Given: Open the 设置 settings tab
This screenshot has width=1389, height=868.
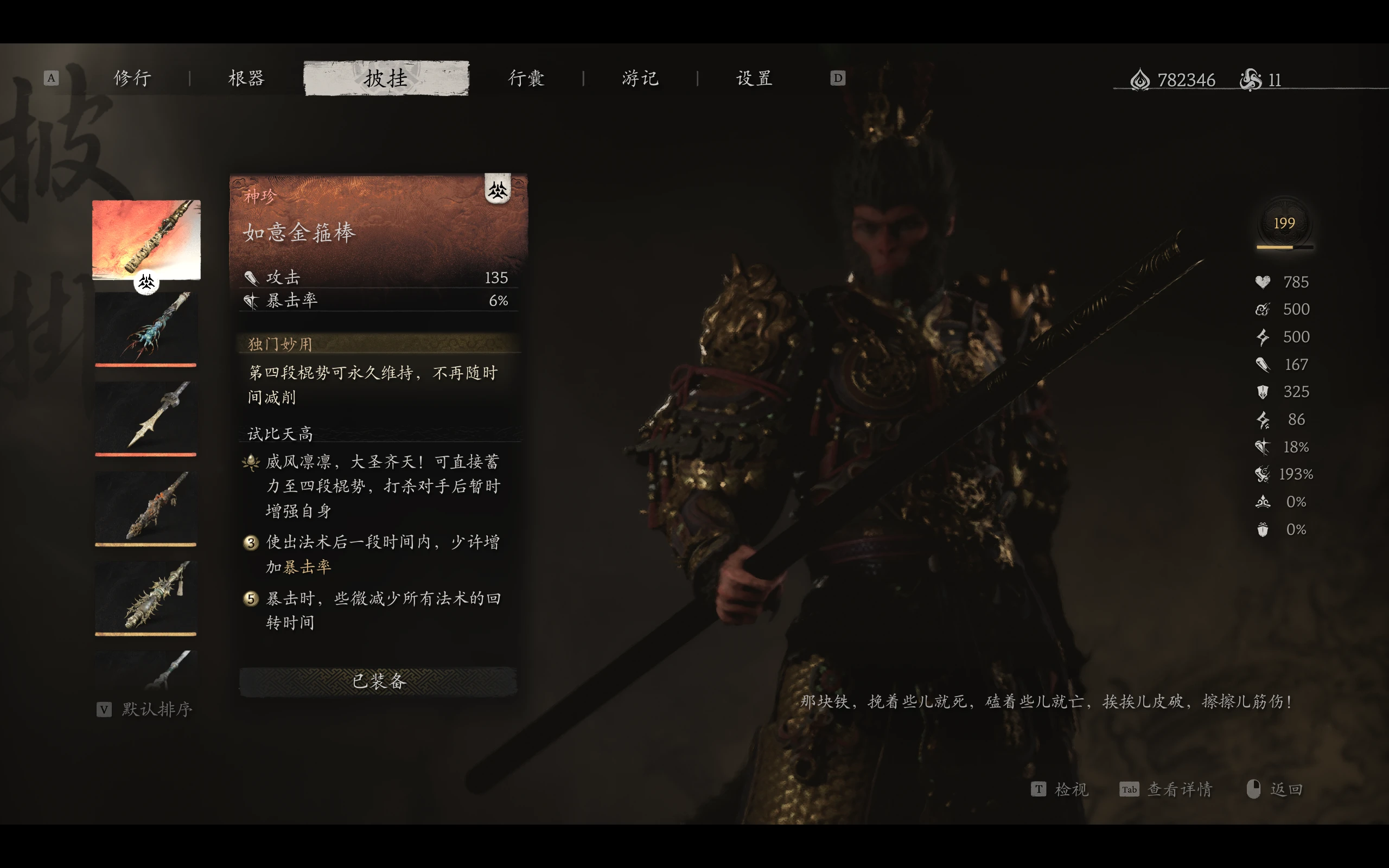Looking at the screenshot, I should pos(754,78).
